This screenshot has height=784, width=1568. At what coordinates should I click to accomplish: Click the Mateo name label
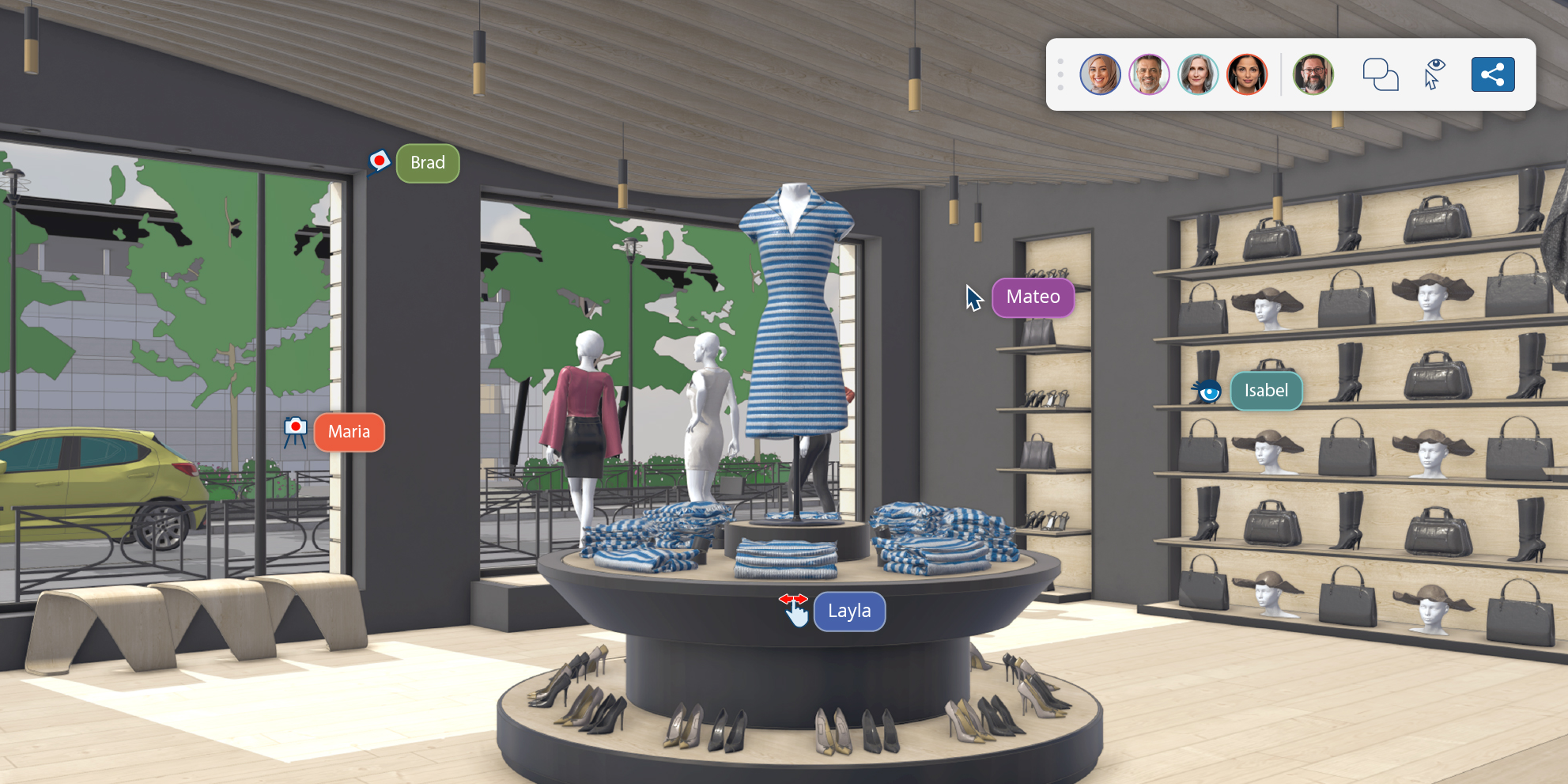click(x=1033, y=297)
